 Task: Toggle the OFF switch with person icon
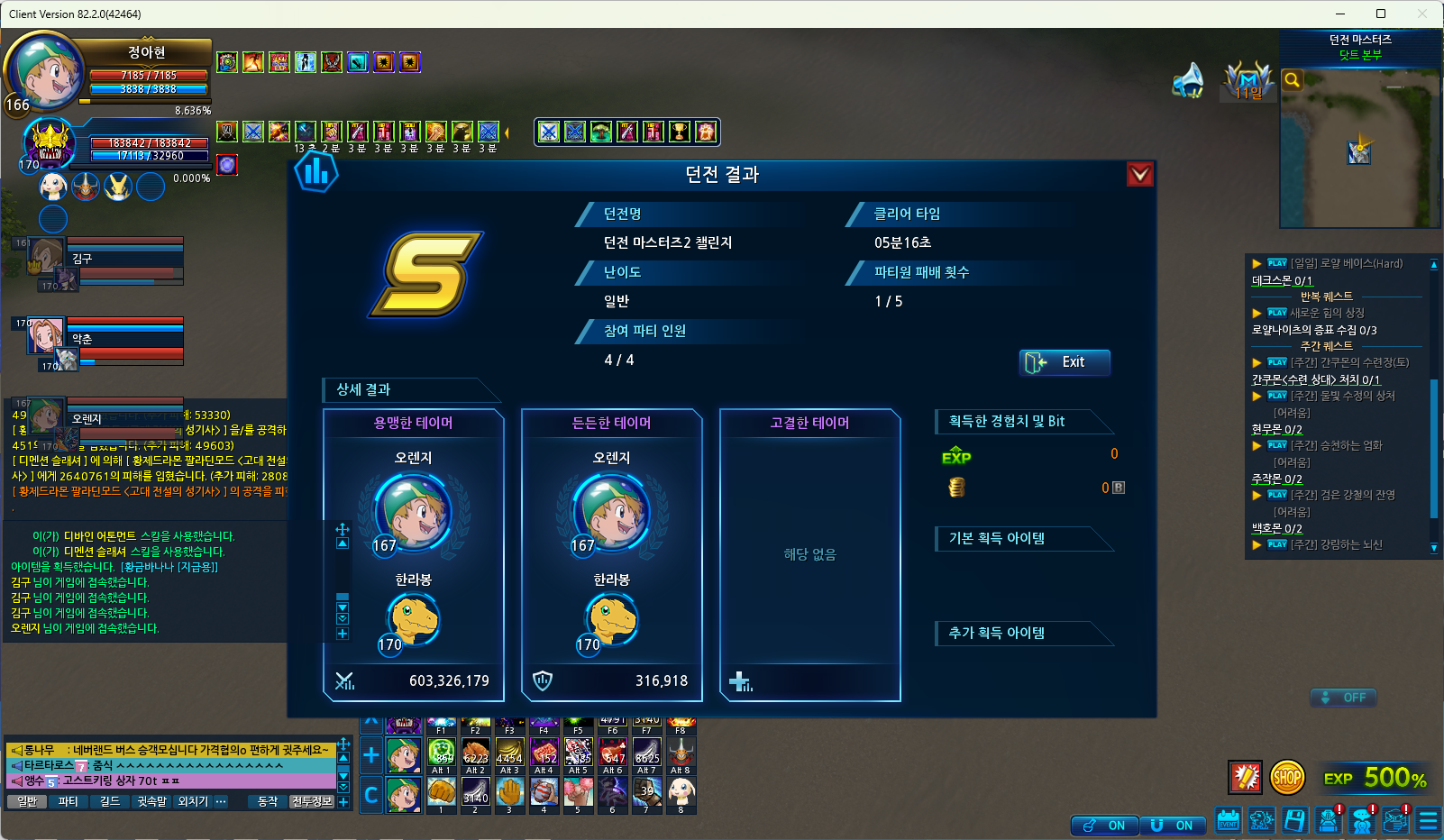1343,698
